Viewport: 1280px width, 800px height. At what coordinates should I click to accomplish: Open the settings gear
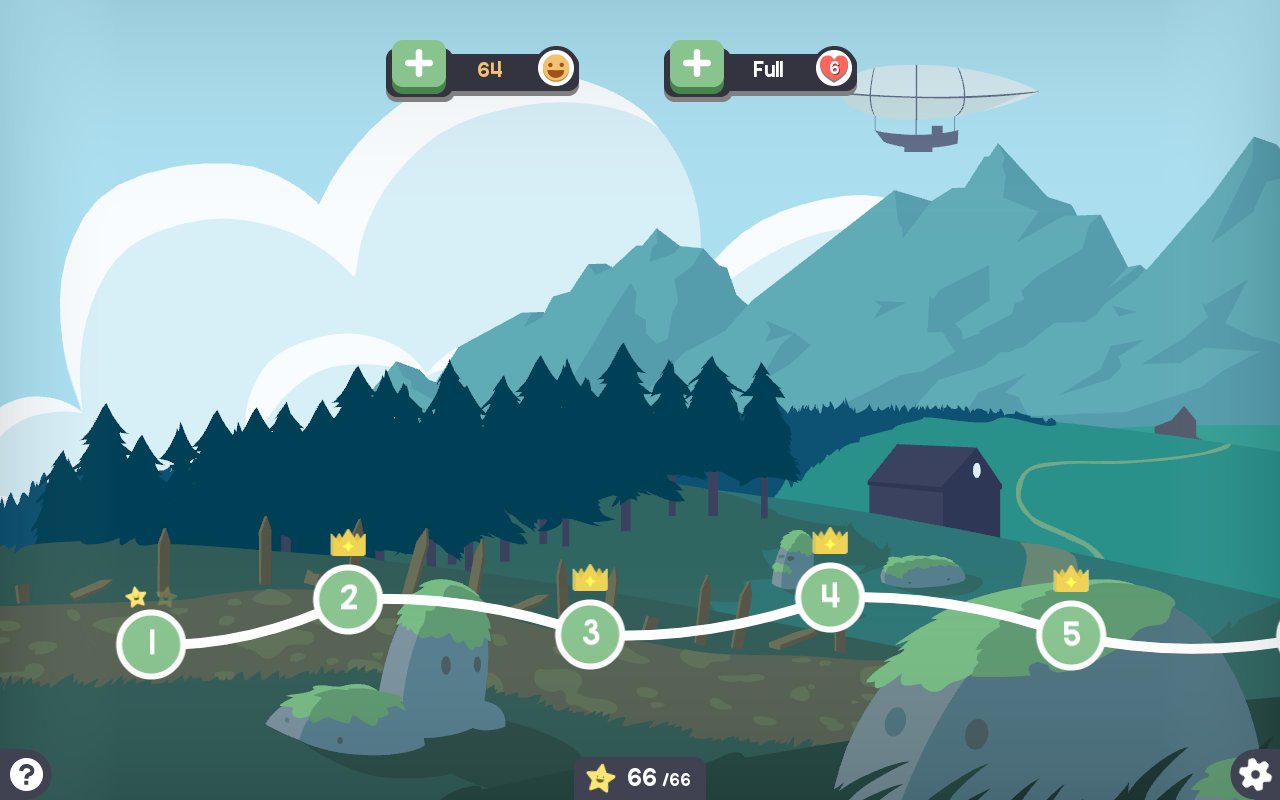pos(1255,774)
